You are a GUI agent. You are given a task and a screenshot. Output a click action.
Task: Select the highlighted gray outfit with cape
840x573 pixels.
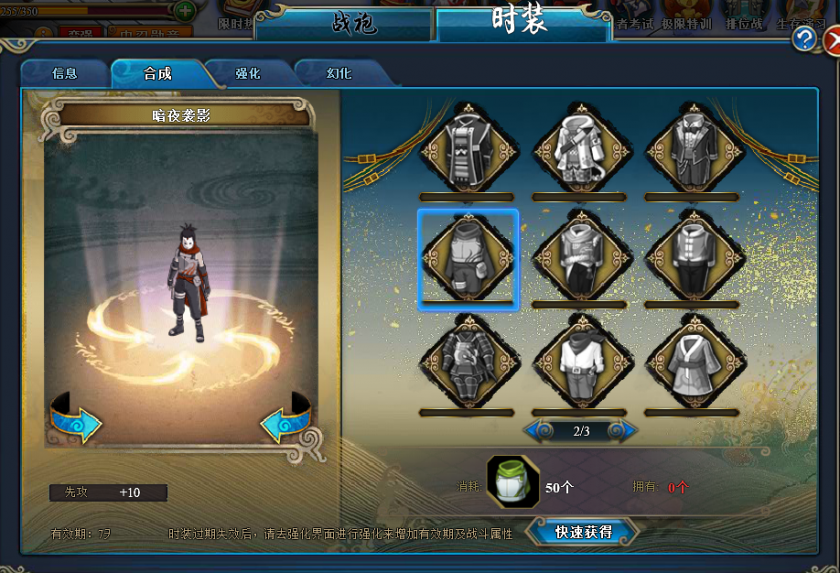467,257
